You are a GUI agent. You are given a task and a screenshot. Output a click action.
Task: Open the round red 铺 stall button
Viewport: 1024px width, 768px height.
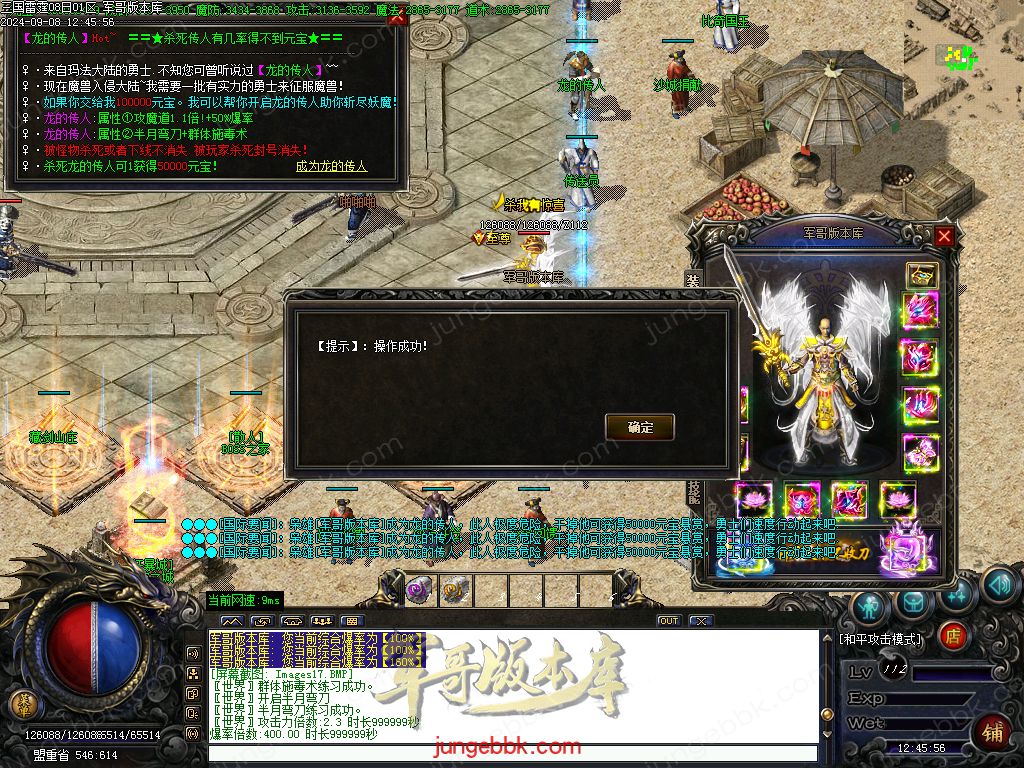coord(993,731)
